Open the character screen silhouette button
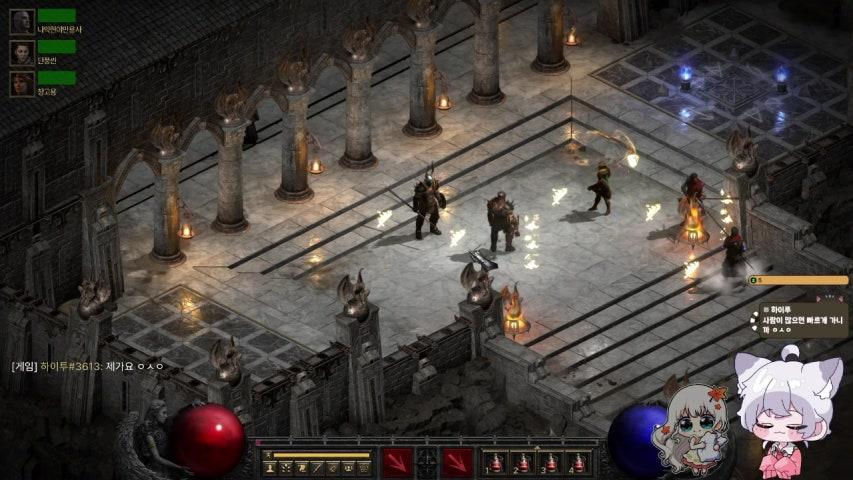 click(x=271, y=468)
